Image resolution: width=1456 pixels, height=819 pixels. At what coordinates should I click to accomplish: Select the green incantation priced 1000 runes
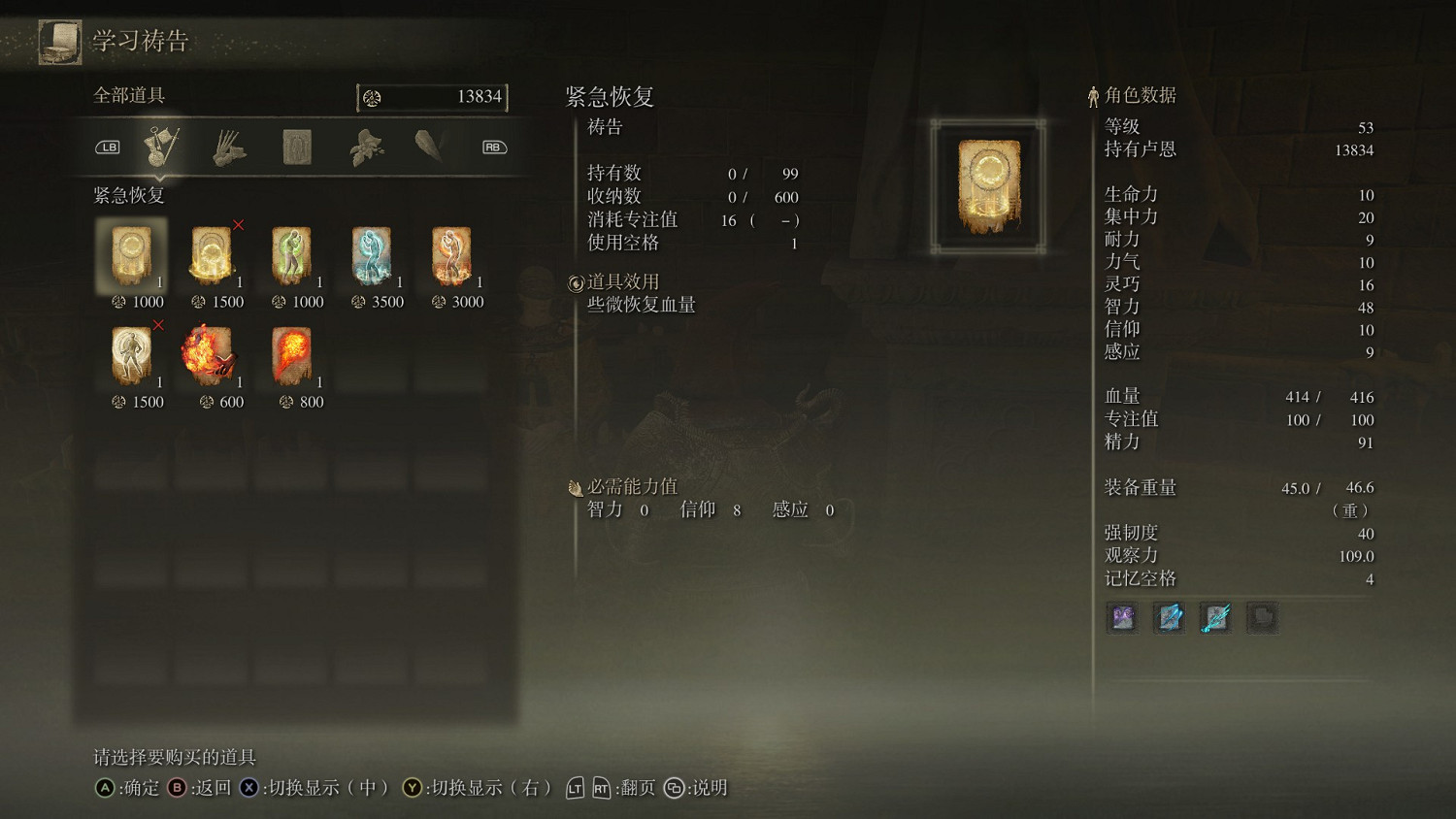[x=291, y=255]
